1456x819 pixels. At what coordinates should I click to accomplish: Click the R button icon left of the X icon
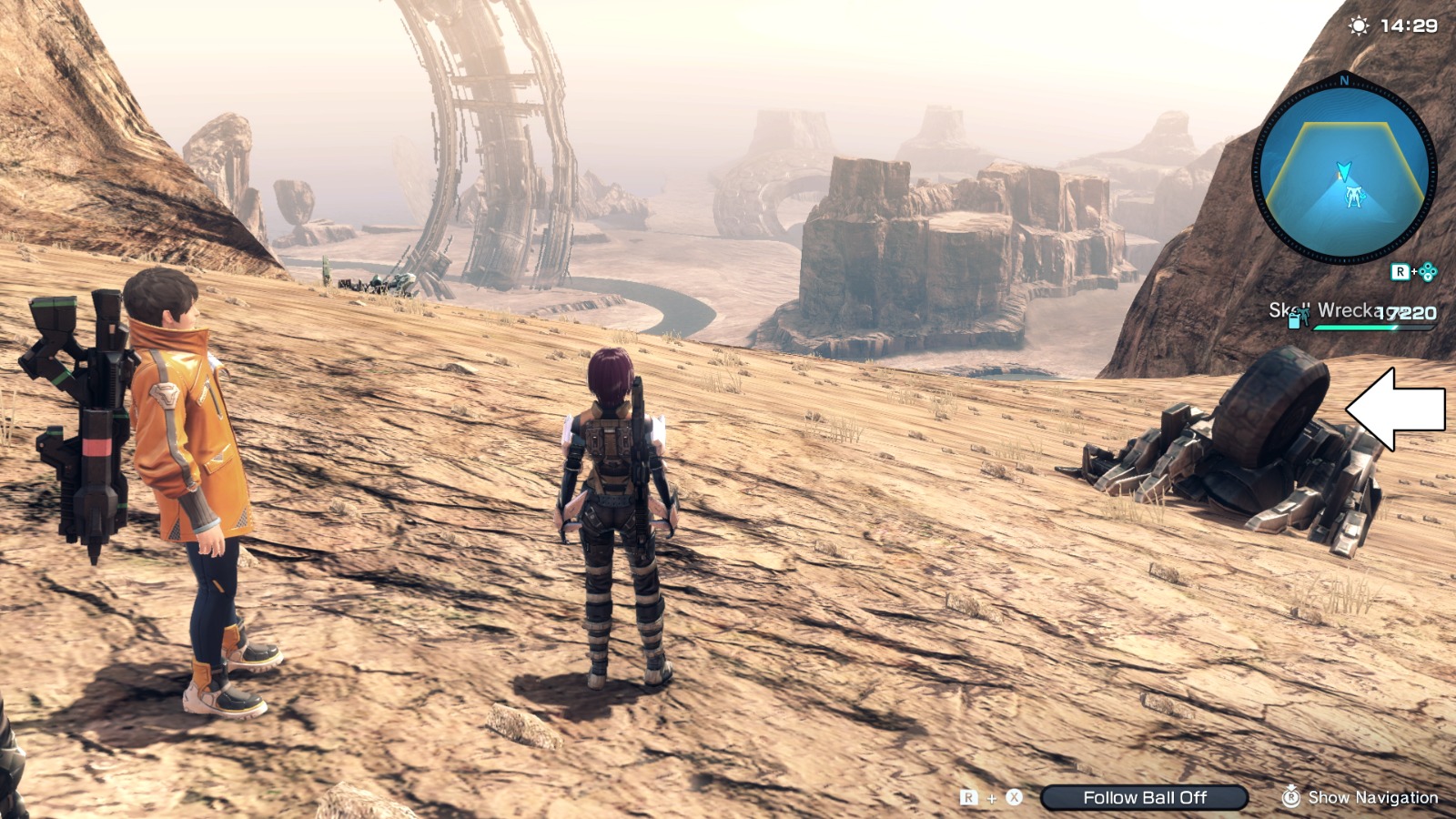pyautogui.click(x=967, y=798)
